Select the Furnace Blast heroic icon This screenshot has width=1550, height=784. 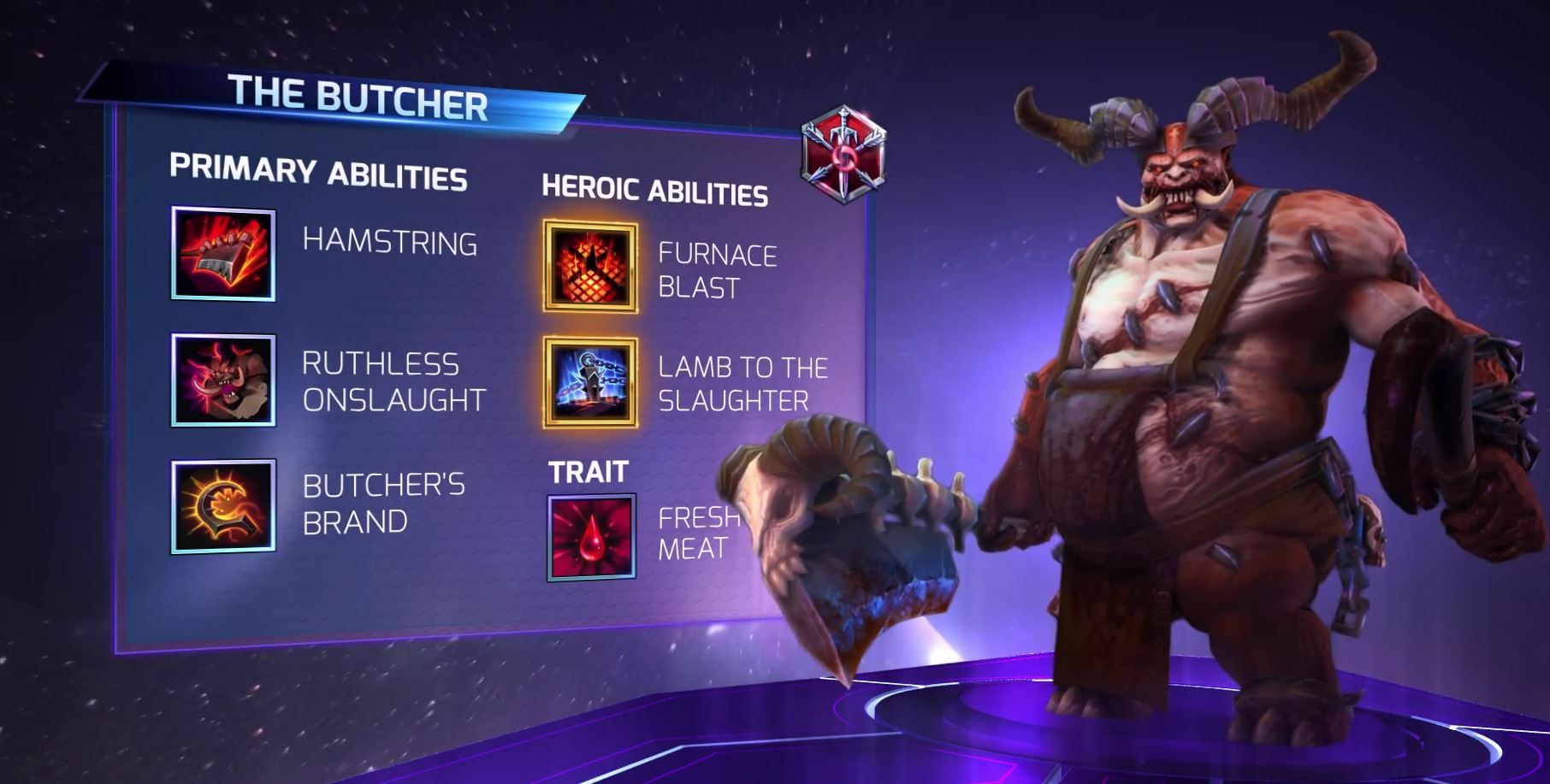[x=590, y=267]
